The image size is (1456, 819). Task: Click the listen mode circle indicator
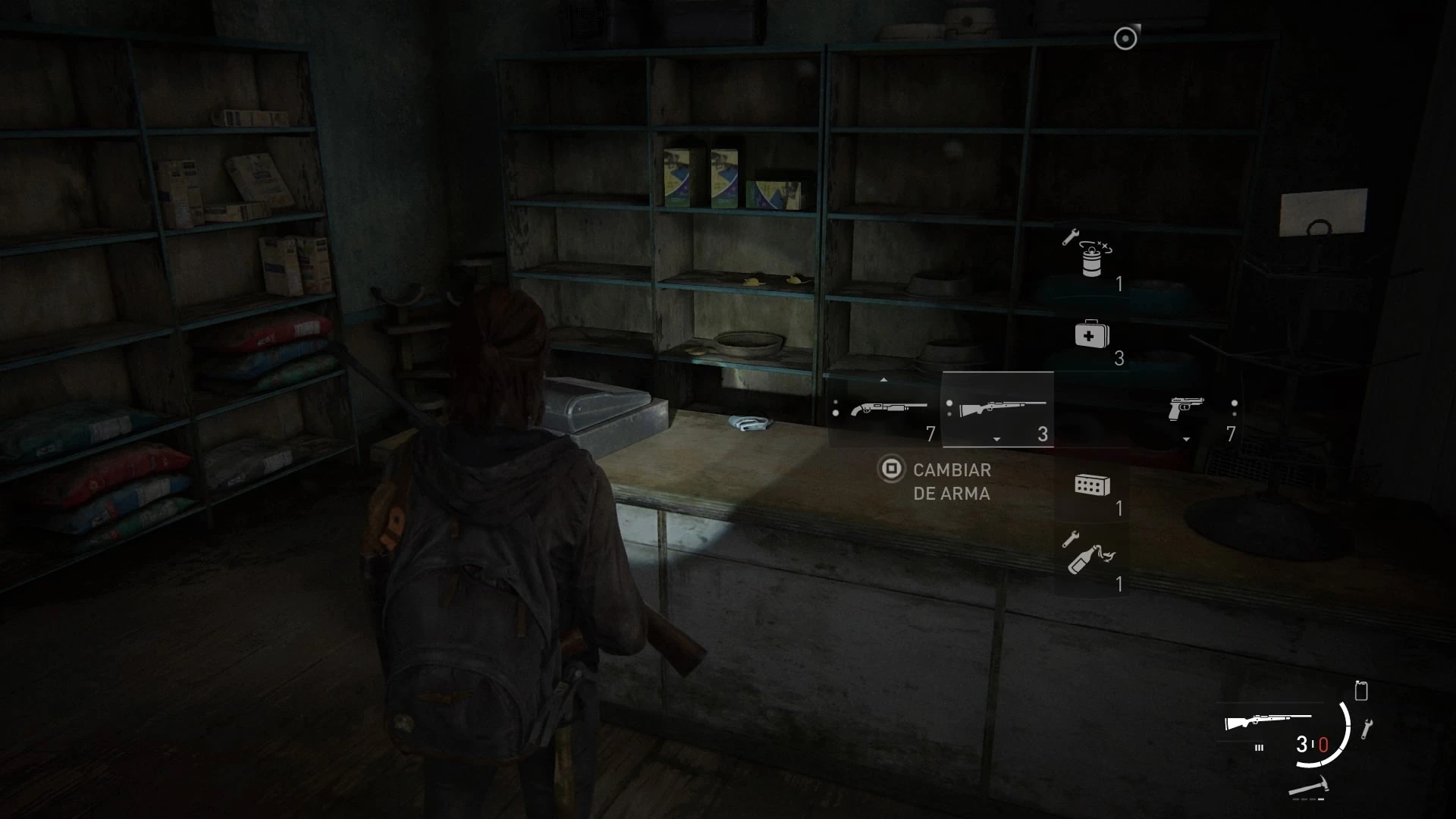click(x=1125, y=39)
